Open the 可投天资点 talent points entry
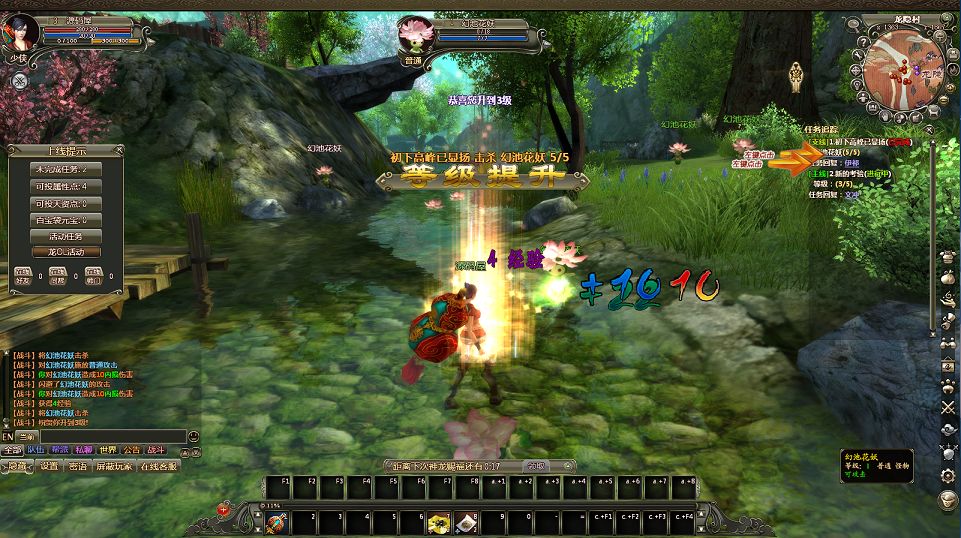961x538 pixels. pyautogui.click(x=66, y=203)
